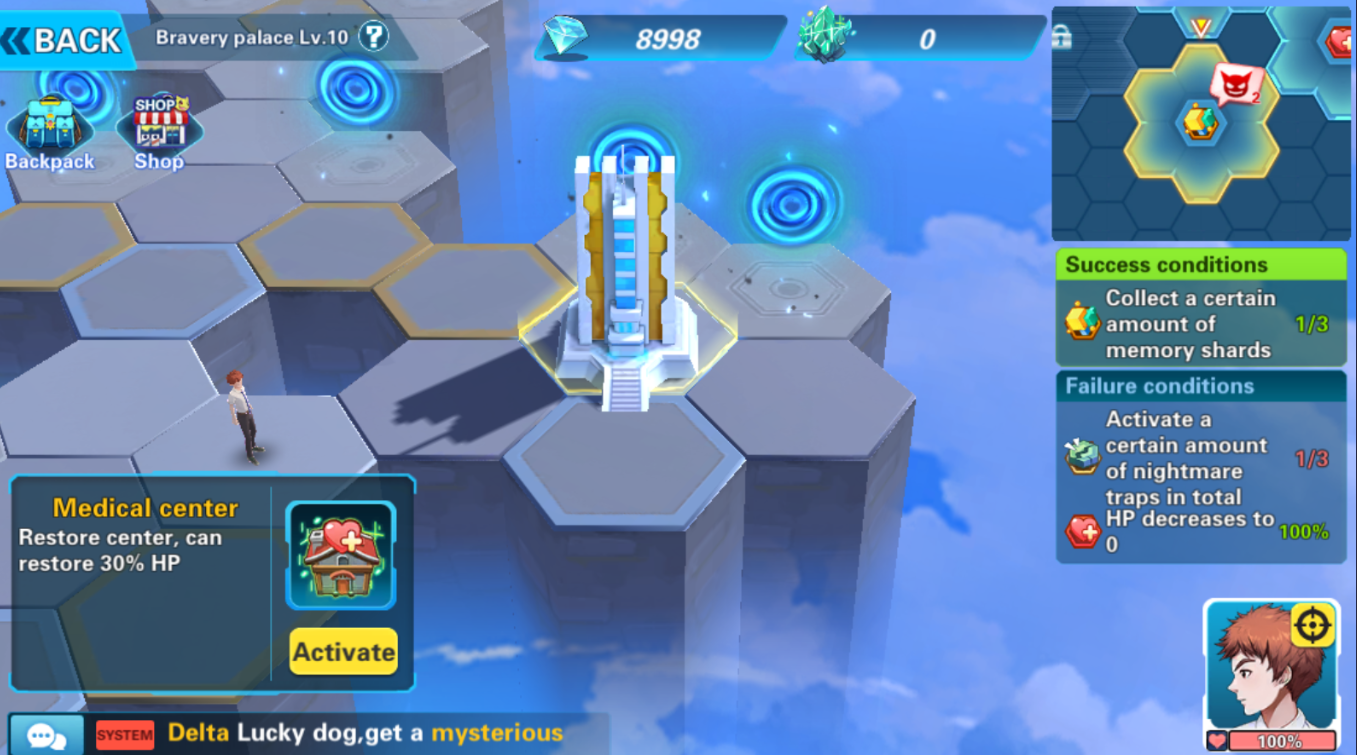Screen dimensions: 1357x755
Task: Click the minimap padlock icon
Action: point(1062,38)
